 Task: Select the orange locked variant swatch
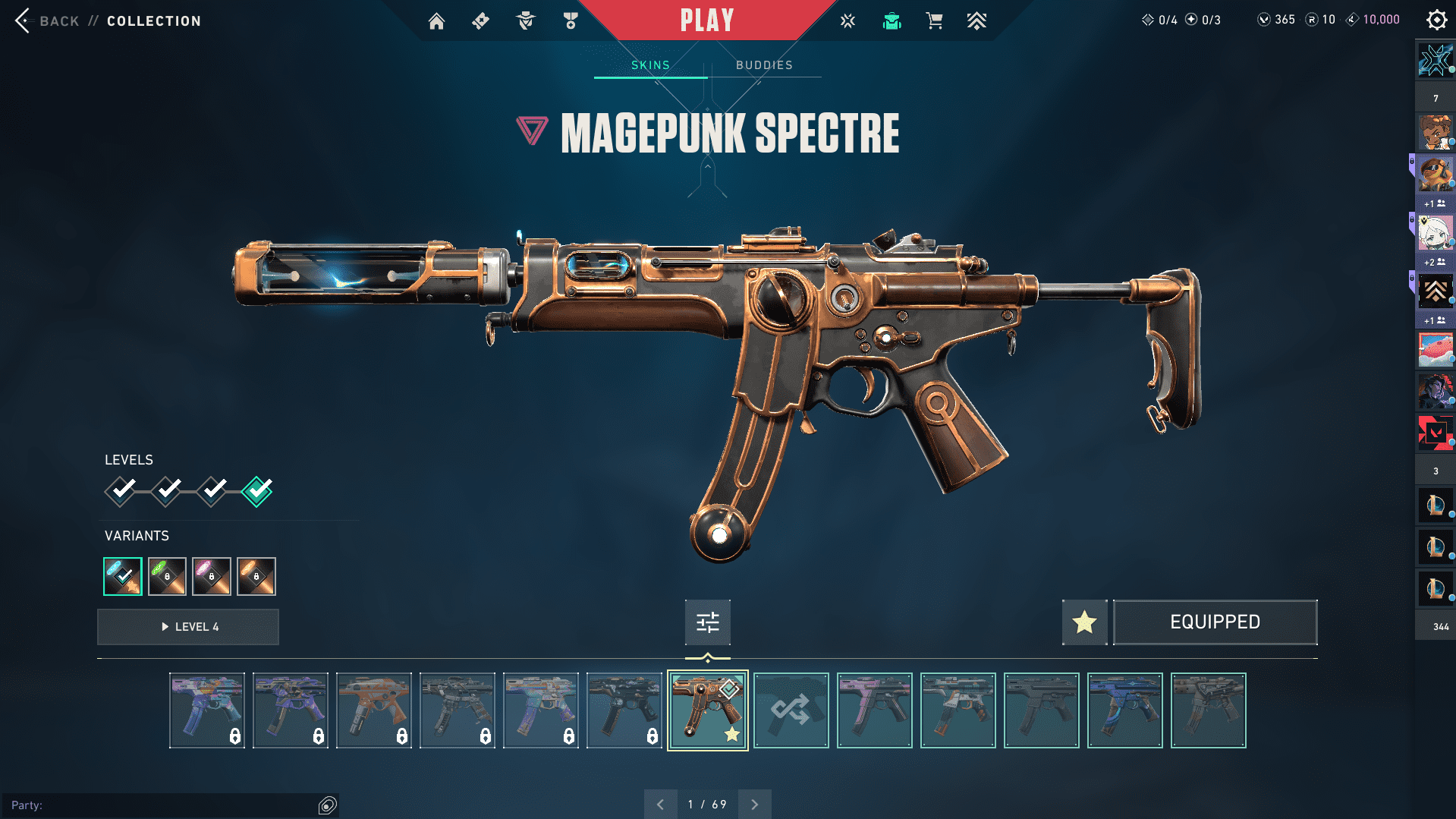tap(256, 576)
